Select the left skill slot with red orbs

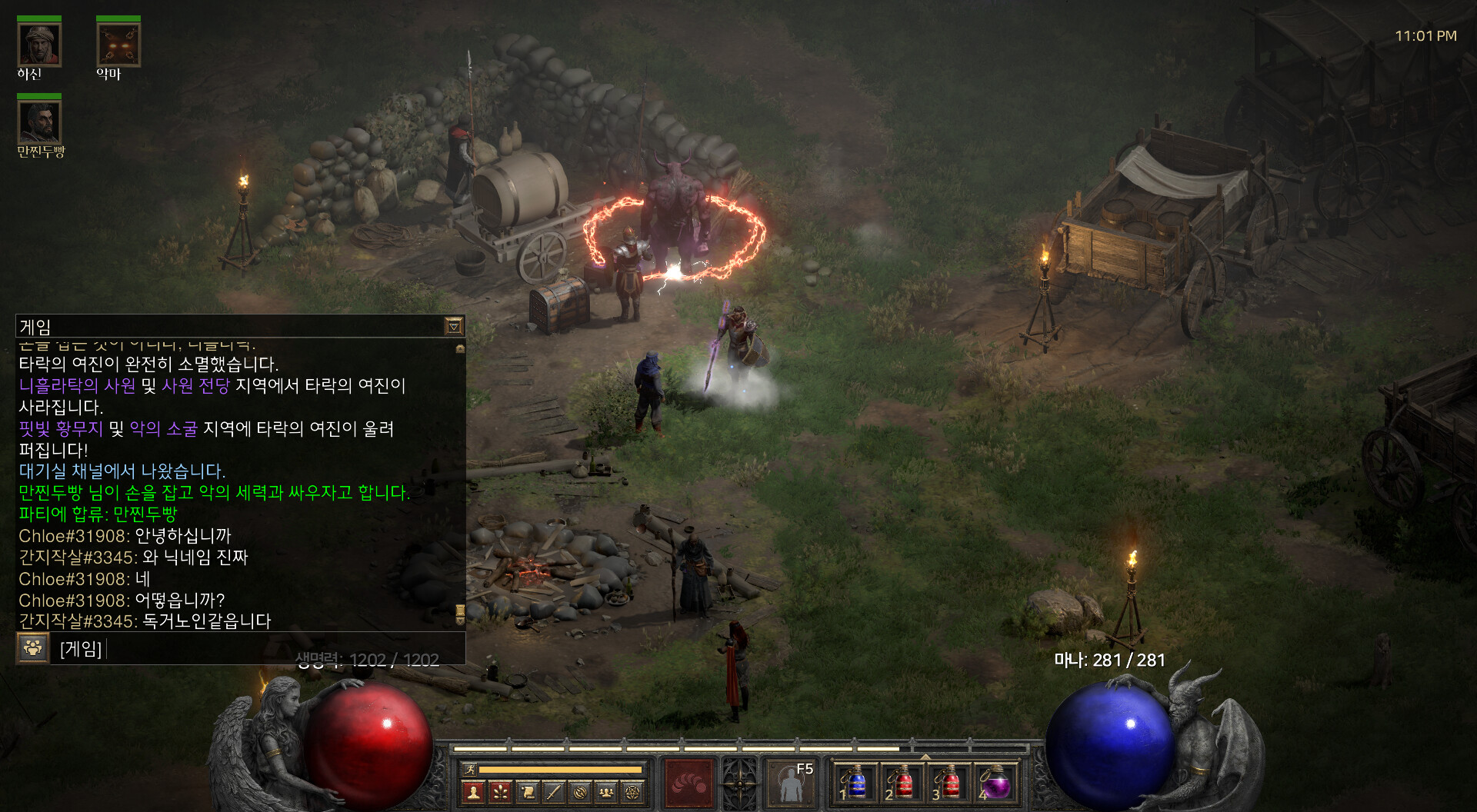click(x=688, y=783)
